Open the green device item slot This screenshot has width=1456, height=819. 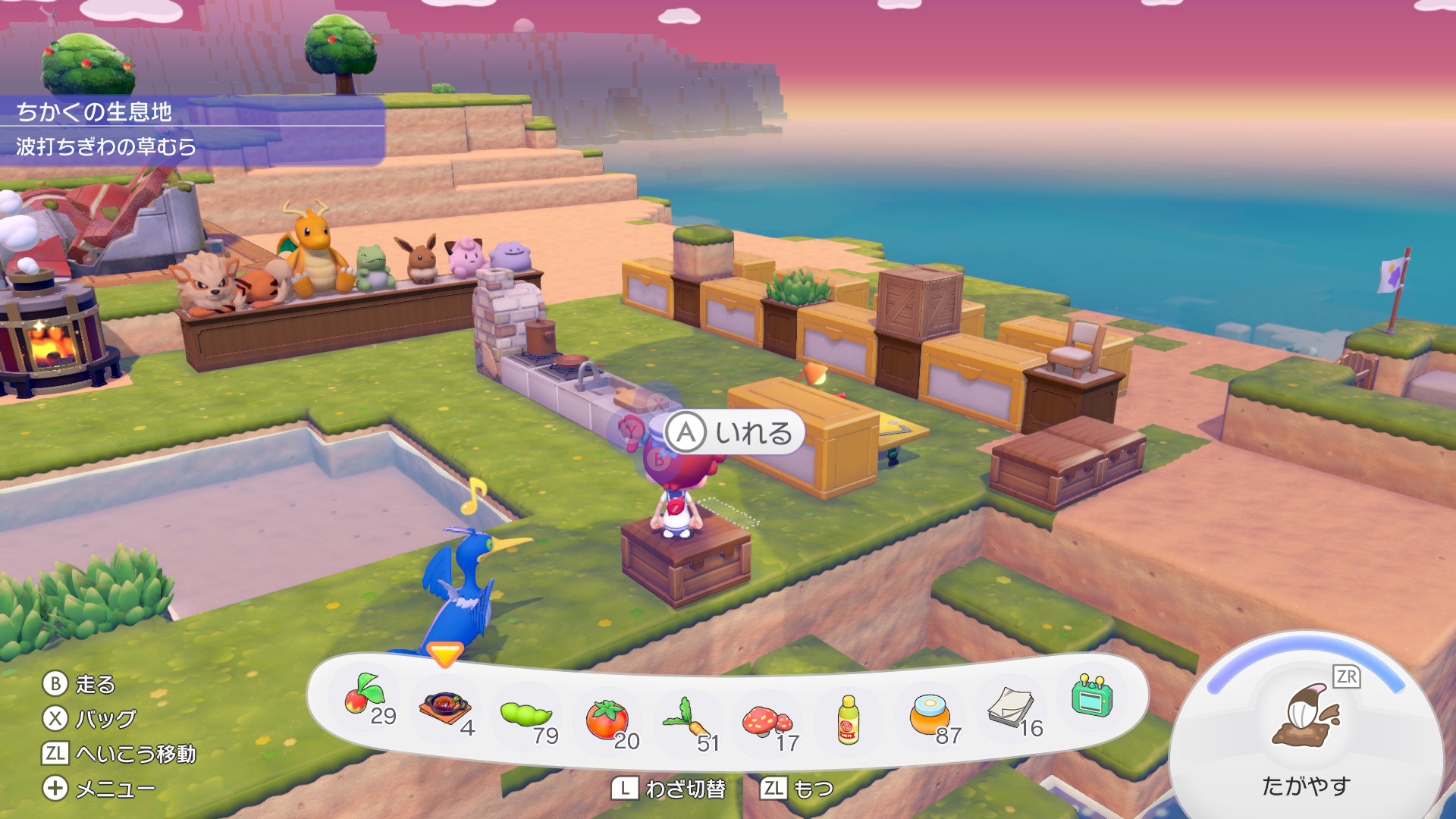(1092, 696)
